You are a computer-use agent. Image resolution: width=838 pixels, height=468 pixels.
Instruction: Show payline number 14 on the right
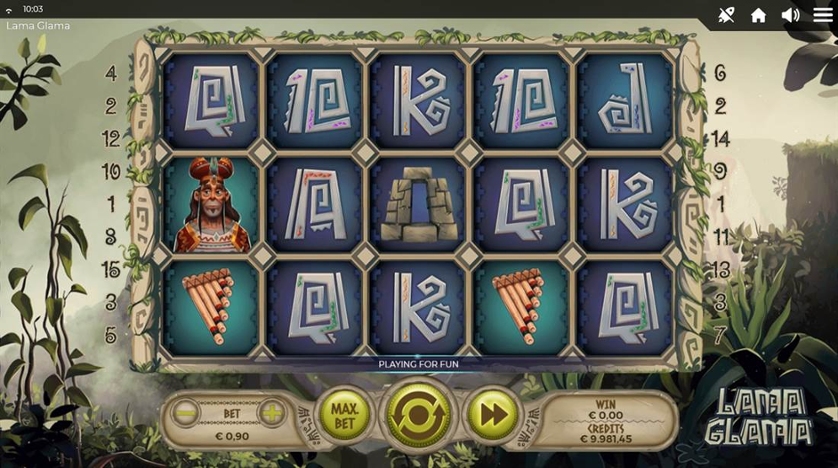click(720, 139)
